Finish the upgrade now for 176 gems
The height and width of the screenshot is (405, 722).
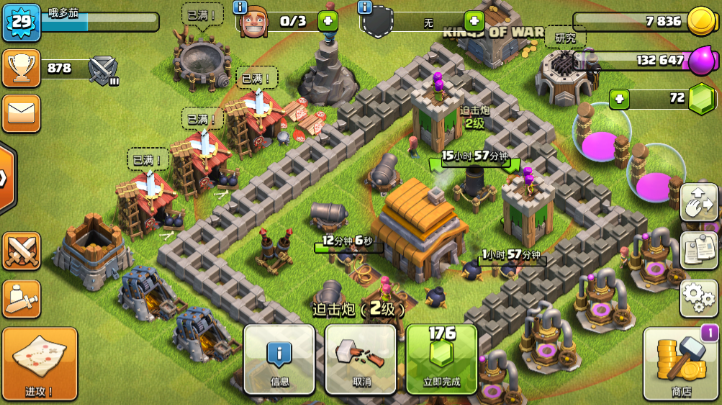(441, 358)
